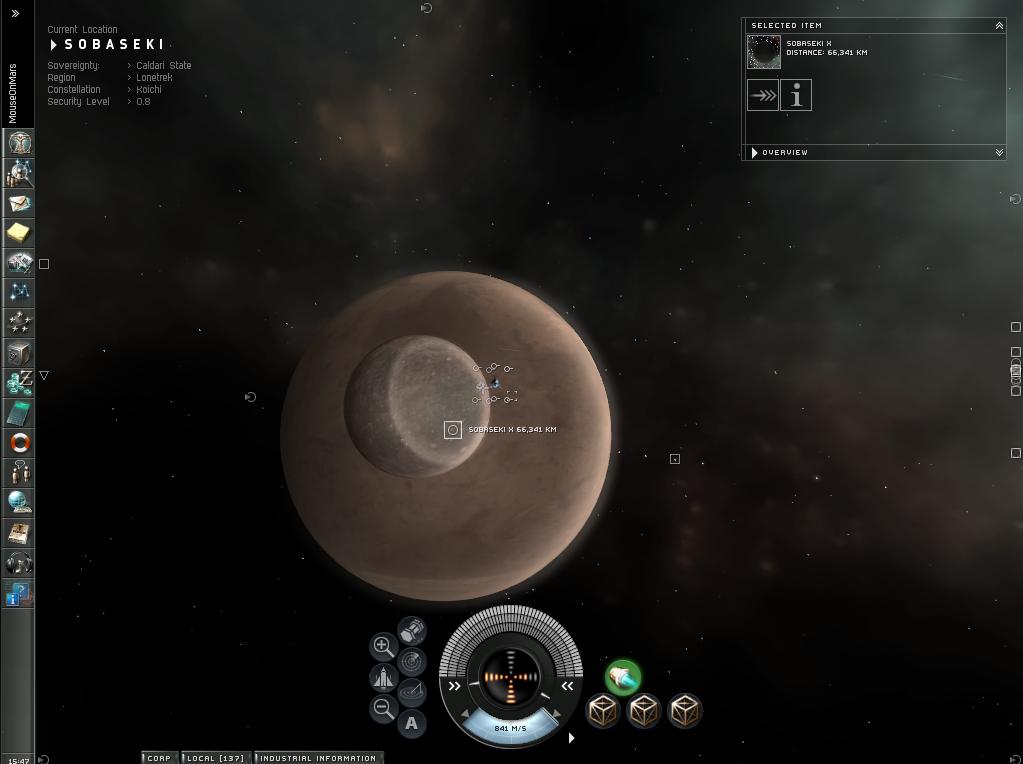Show info for selected item Sobaseki X
1023x764 pixels.
point(797,96)
